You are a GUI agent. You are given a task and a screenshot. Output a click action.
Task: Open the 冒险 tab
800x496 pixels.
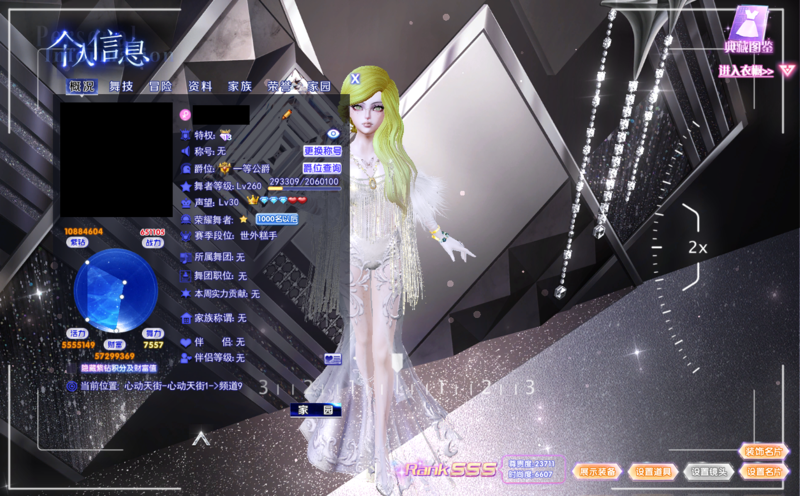coord(161,87)
